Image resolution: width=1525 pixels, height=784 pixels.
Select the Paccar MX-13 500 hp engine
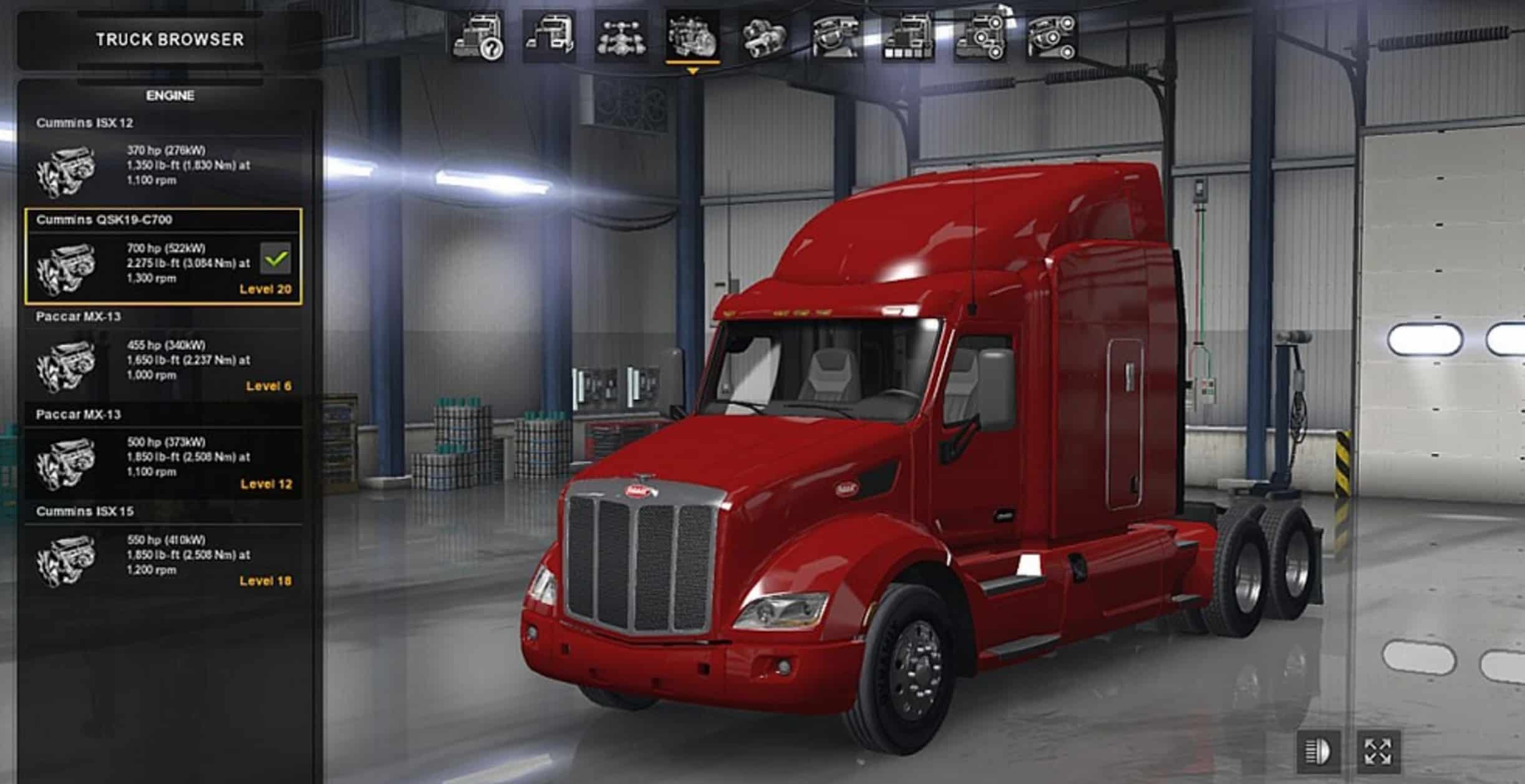pyautogui.click(x=163, y=458)
